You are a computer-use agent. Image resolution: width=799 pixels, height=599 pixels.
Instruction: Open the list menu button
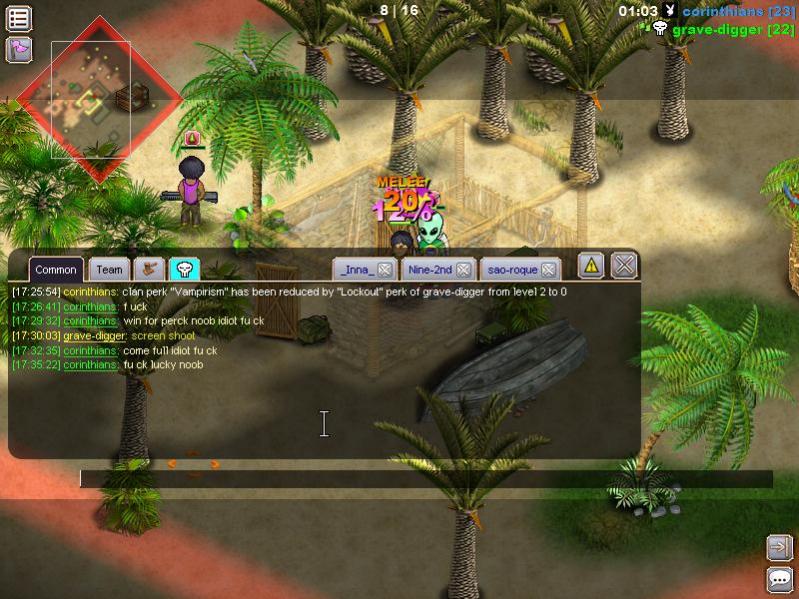pos(19,18)
